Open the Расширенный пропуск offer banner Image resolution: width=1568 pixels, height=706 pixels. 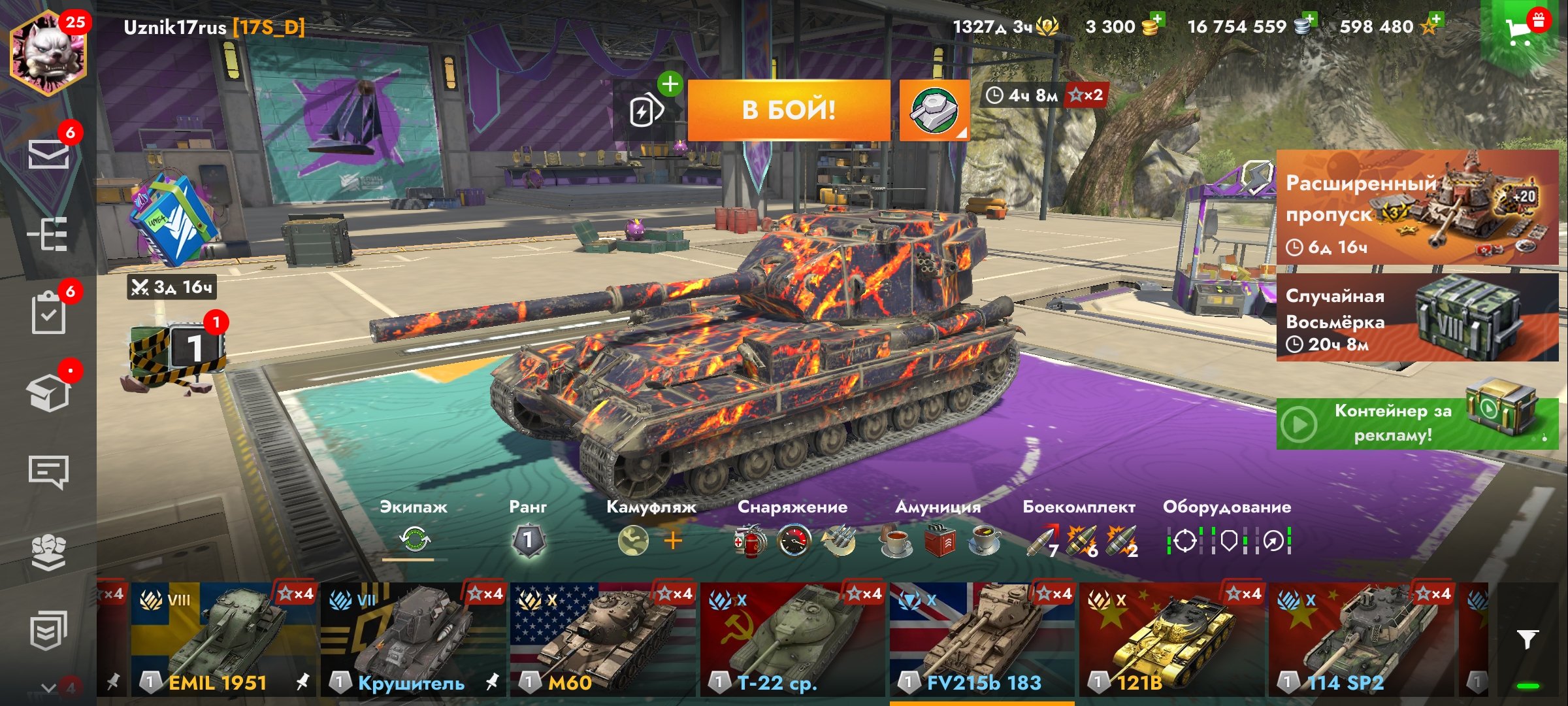coord(1417,208)
